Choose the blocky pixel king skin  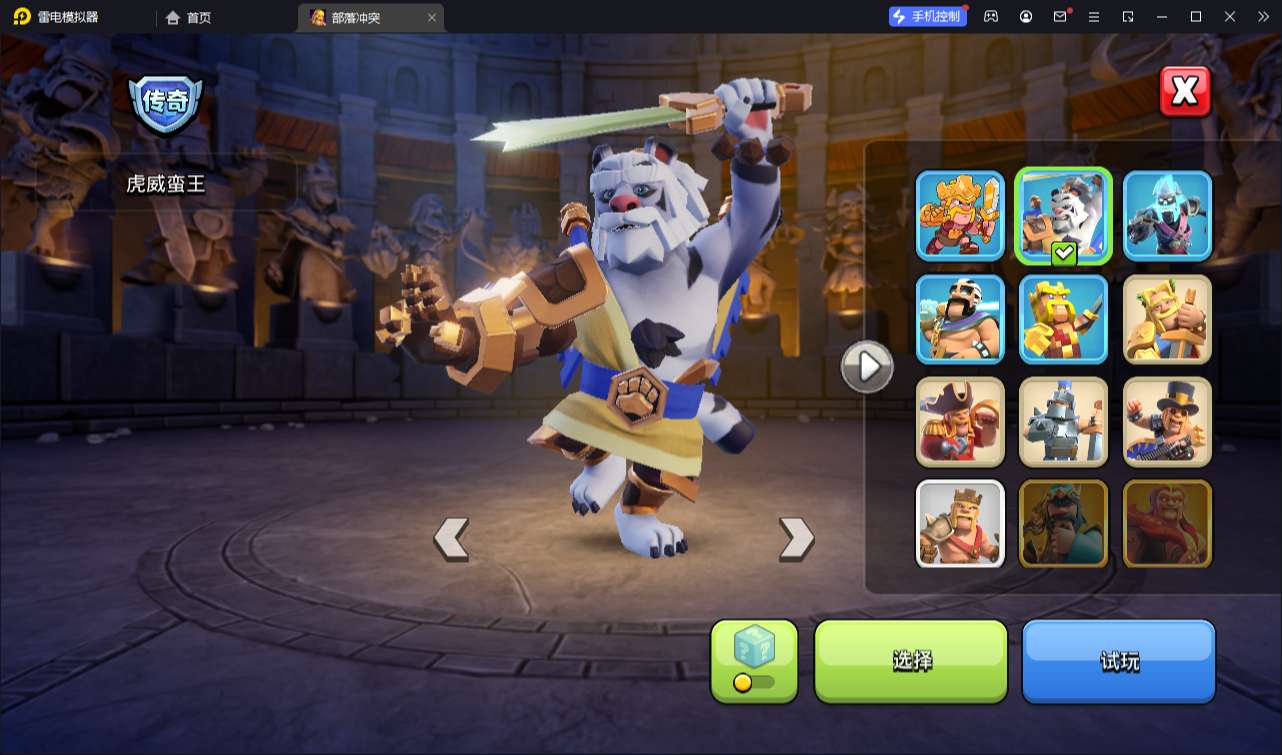1063,319
